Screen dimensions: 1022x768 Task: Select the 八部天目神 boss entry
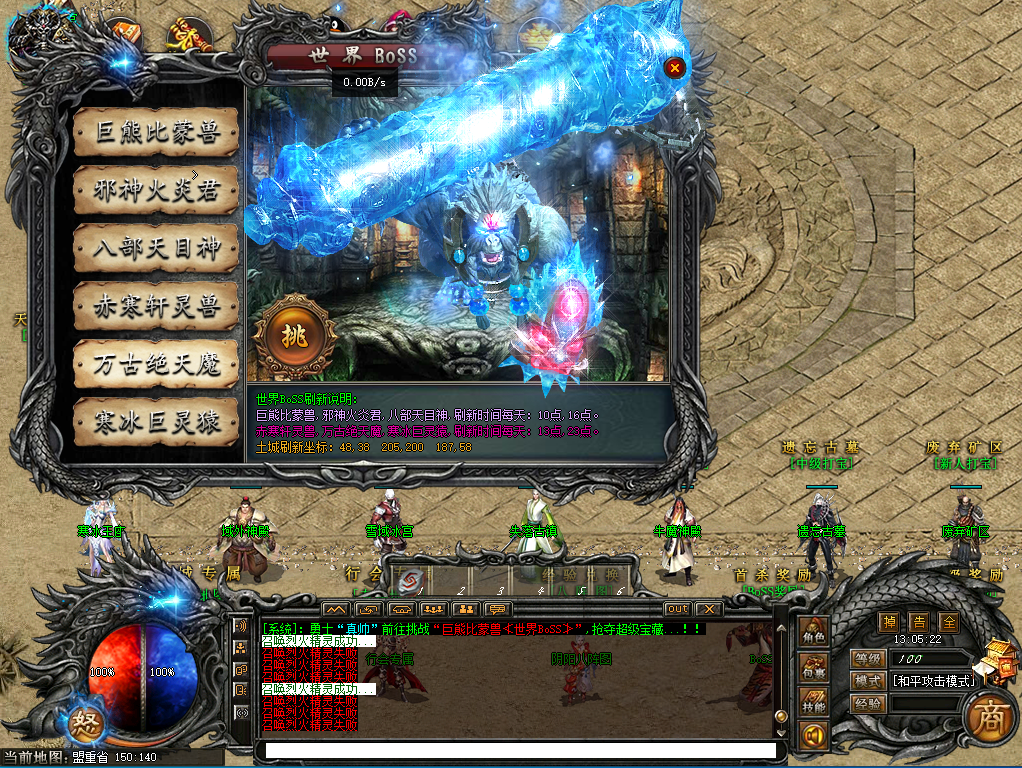point(156,248)
